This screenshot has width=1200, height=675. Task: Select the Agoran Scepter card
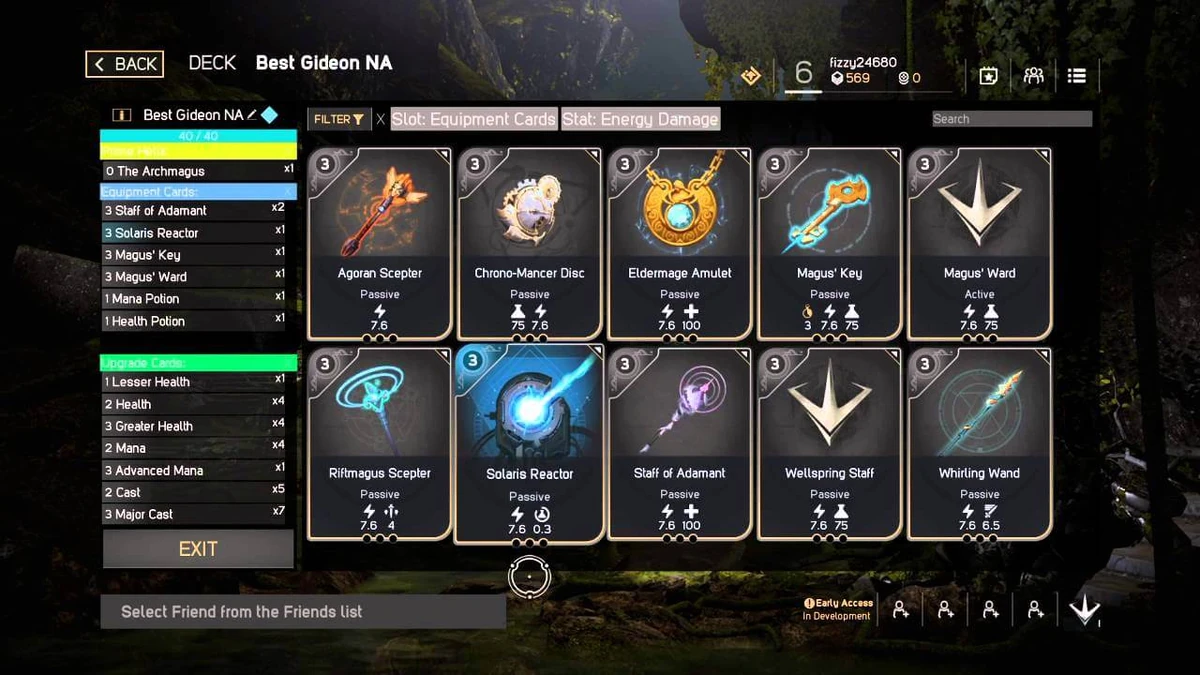pyautogui.click(x=380, y=244)
